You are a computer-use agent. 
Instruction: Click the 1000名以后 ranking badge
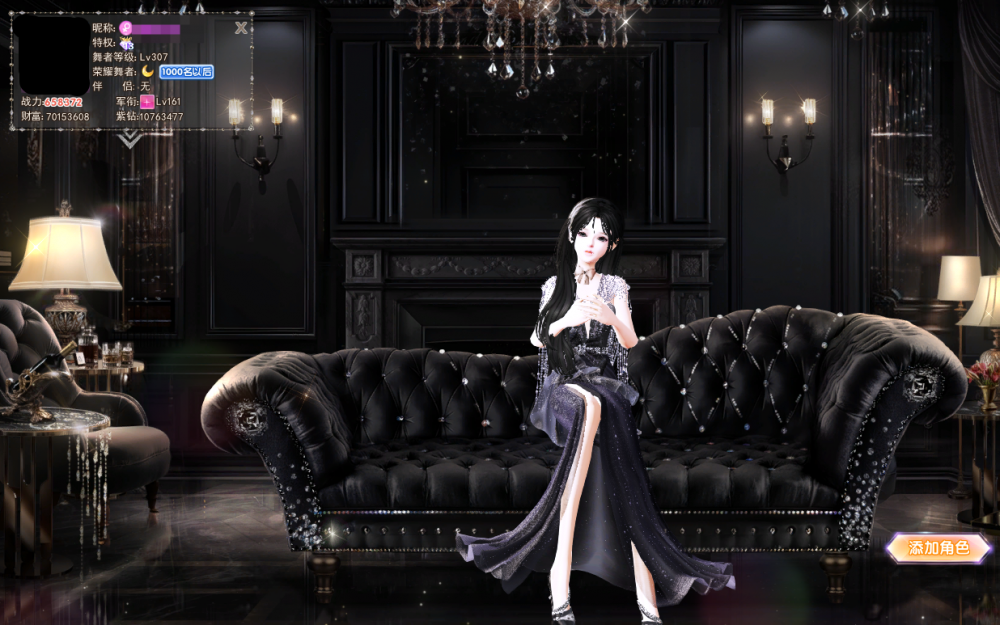pos(186,72)
